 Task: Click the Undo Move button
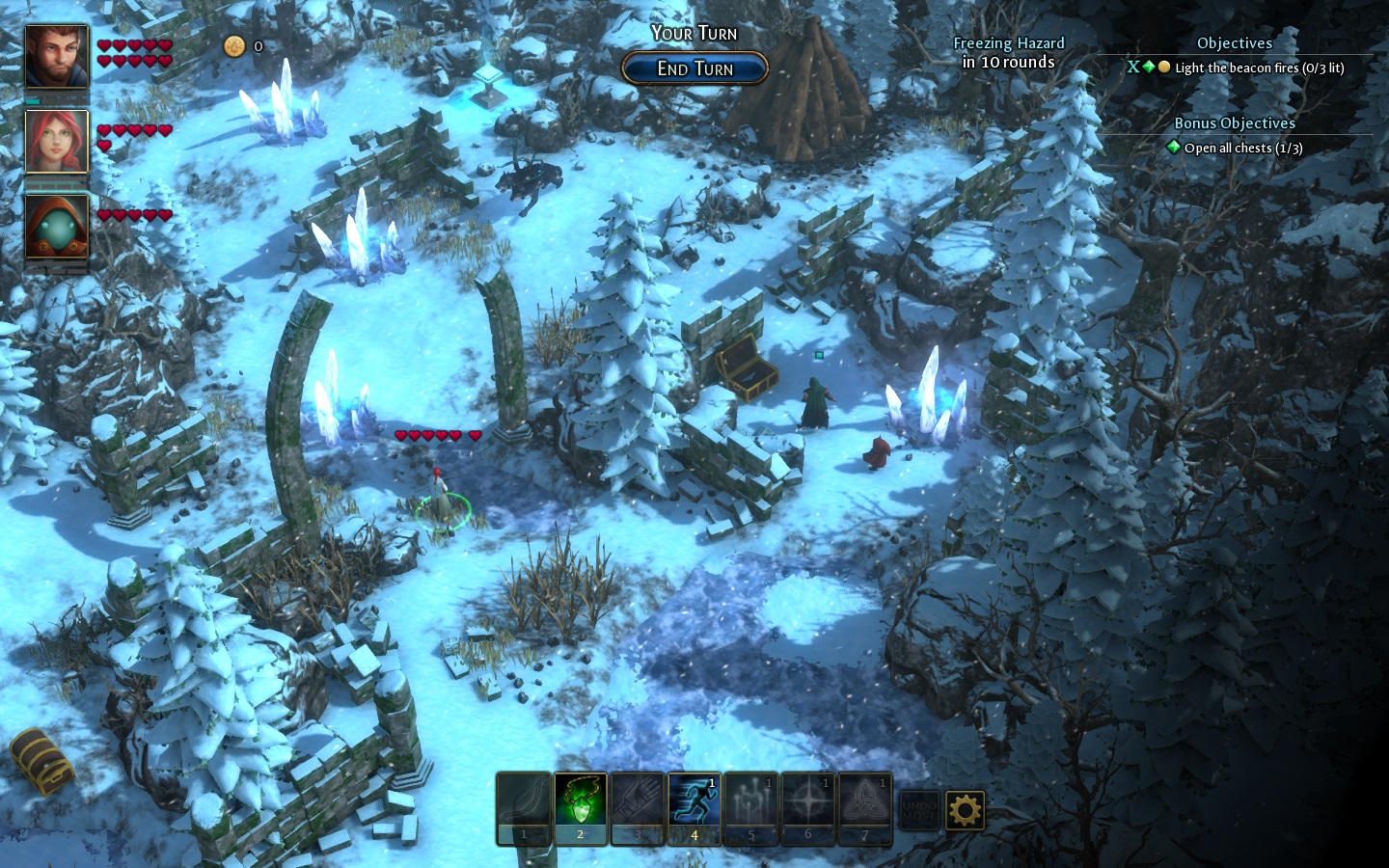918,810
